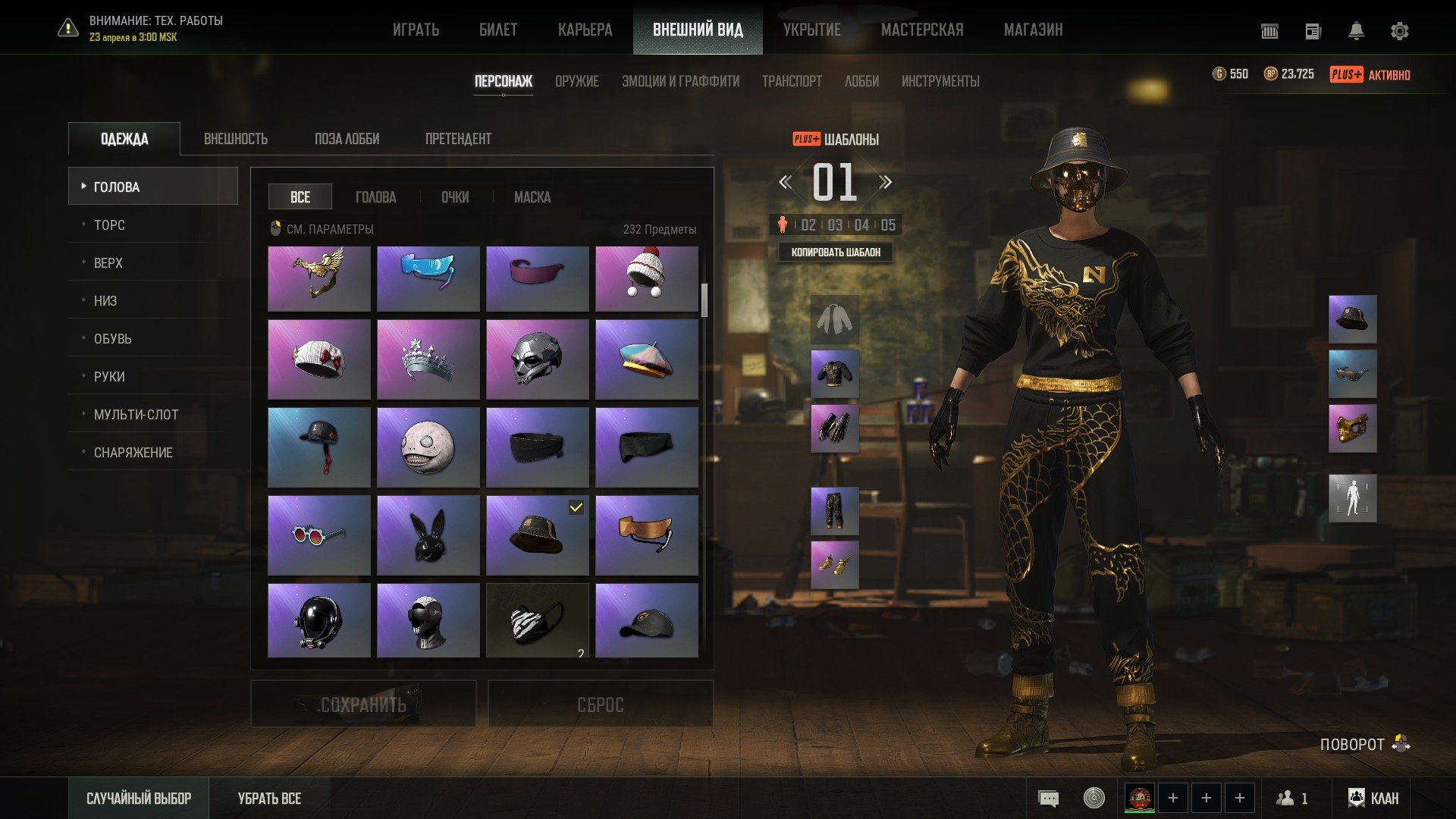Pick the white pom-pom beanie
This screenshot has height=819, width=1456.
pos(646,278)
